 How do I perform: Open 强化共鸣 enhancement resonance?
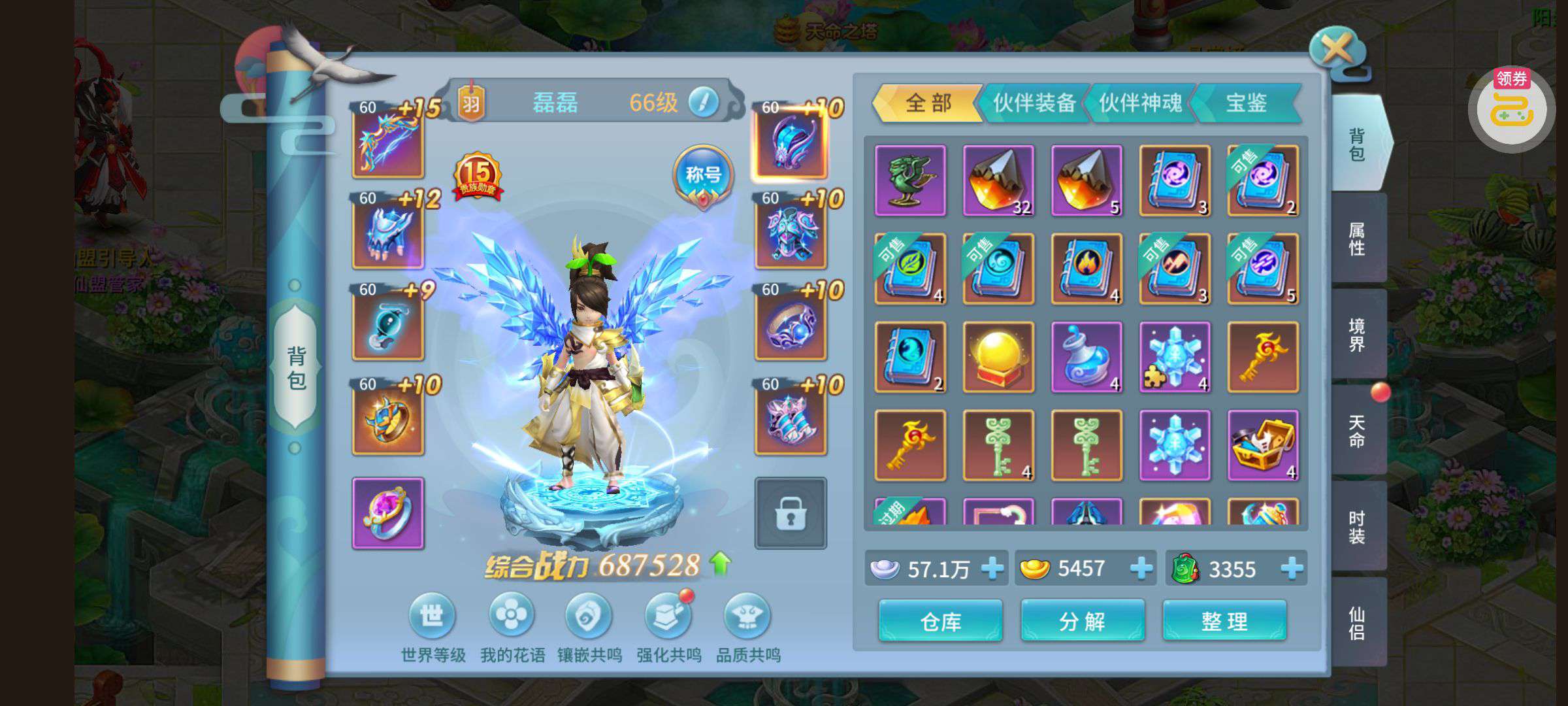(668, 616)
